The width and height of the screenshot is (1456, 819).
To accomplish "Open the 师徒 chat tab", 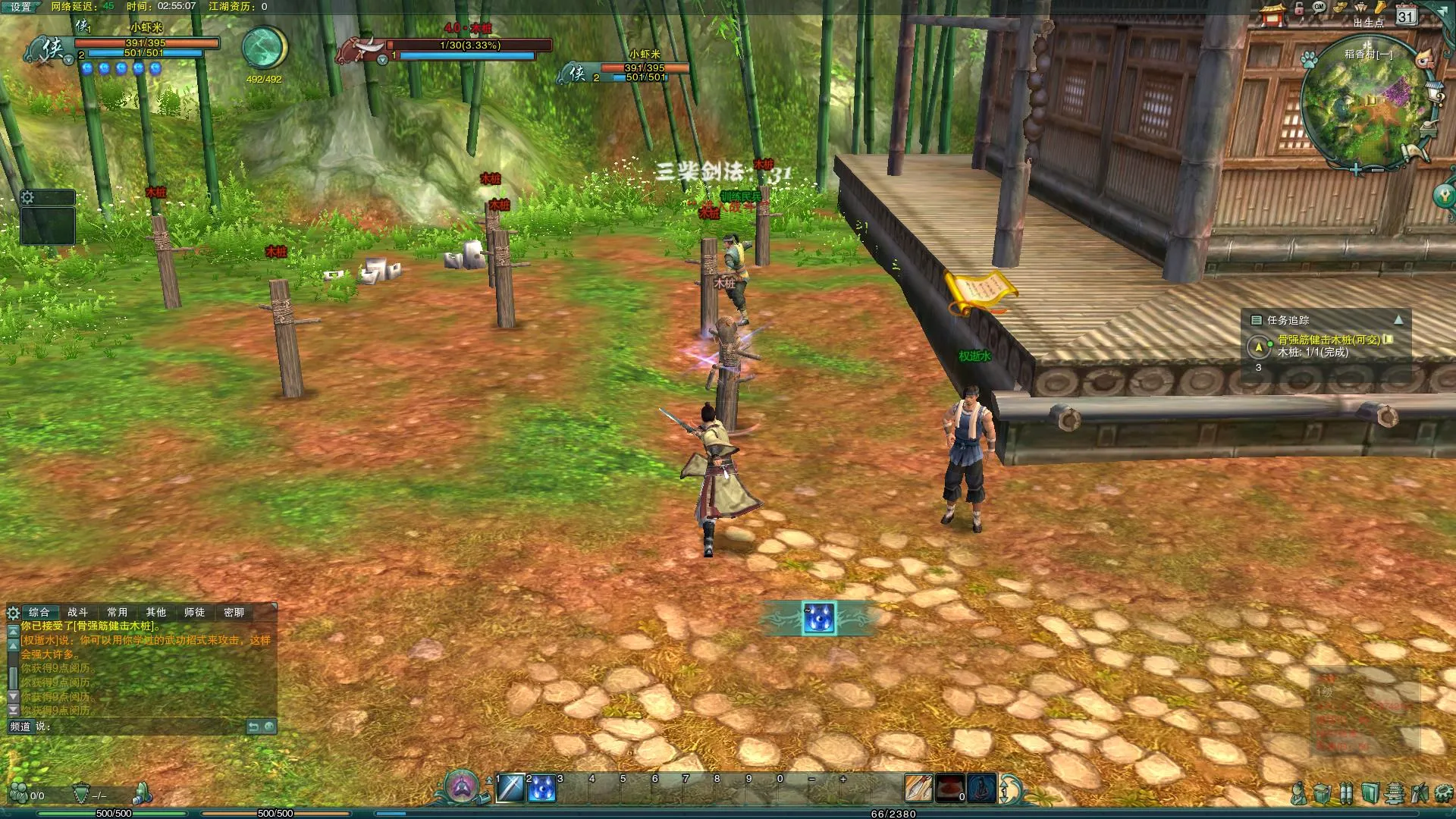I will [x=195, y=612].
